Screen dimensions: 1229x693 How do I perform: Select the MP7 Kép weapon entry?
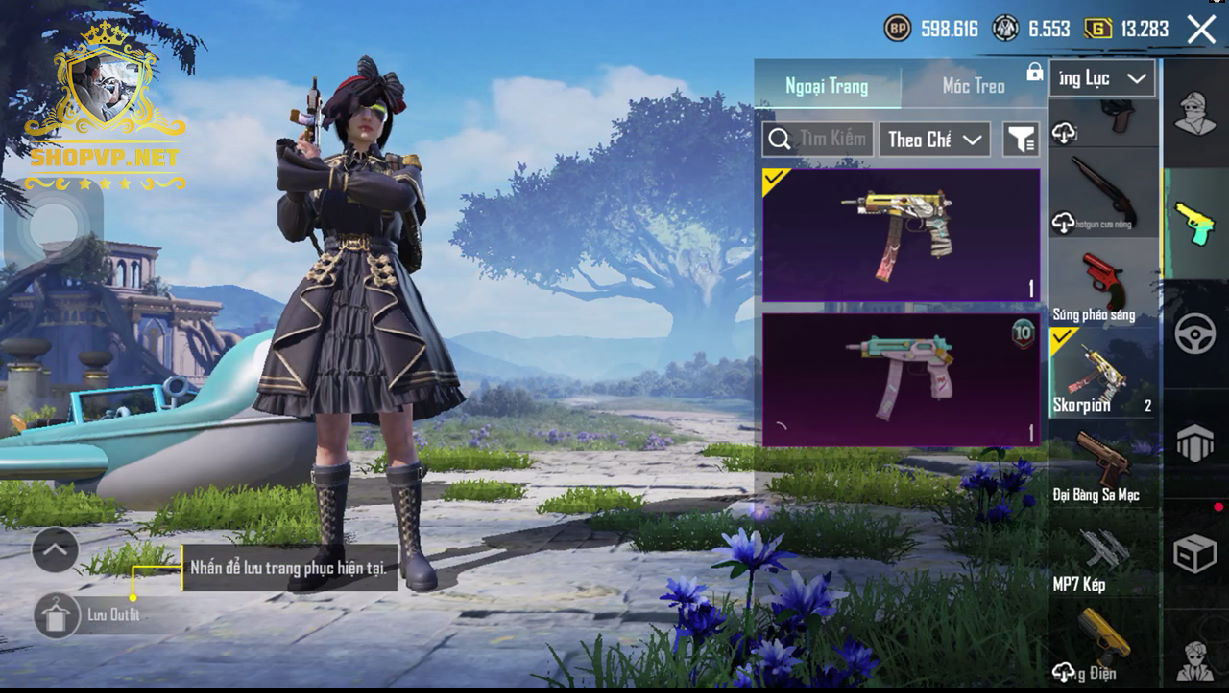pos(1103,555)
